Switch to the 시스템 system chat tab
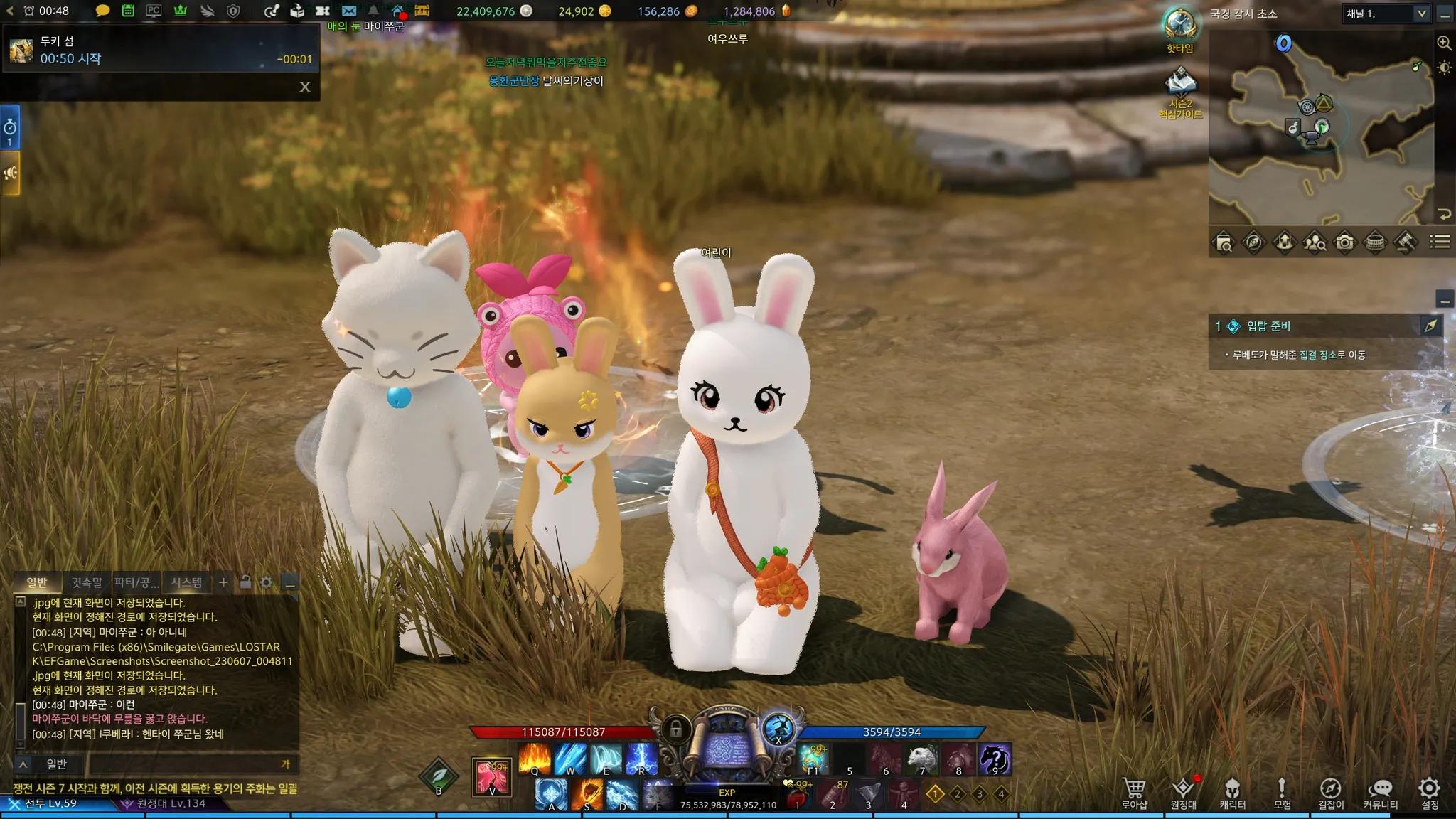The height and width of the screenshot is (819, 1456). click(186, 582)
